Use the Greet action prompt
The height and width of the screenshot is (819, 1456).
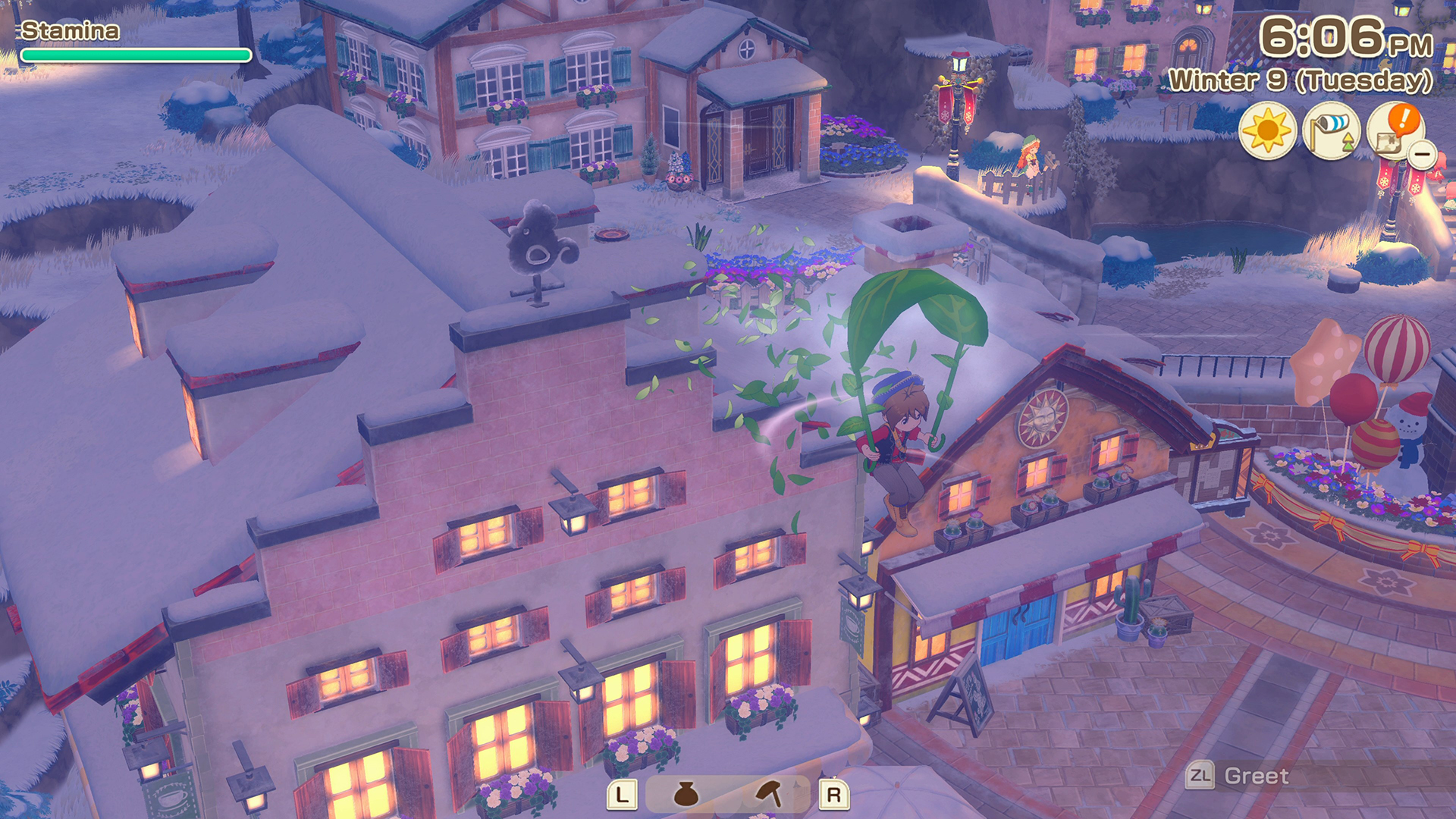pyautogui.click(x=1256, y=776)
